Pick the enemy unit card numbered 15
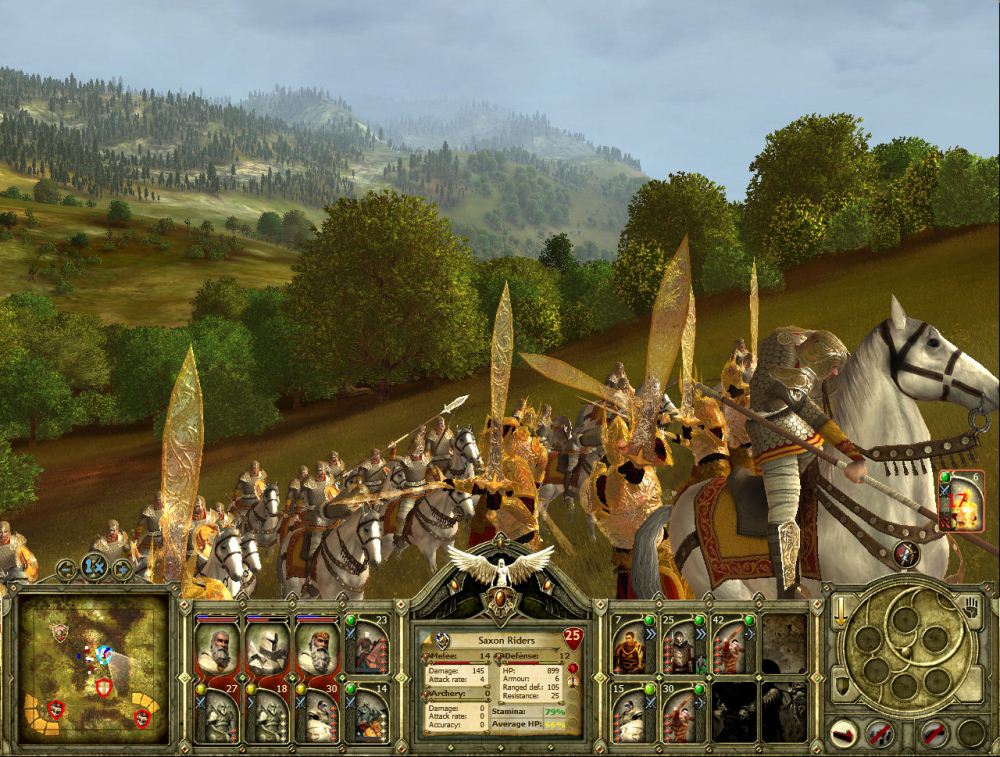 coord(632,713)
